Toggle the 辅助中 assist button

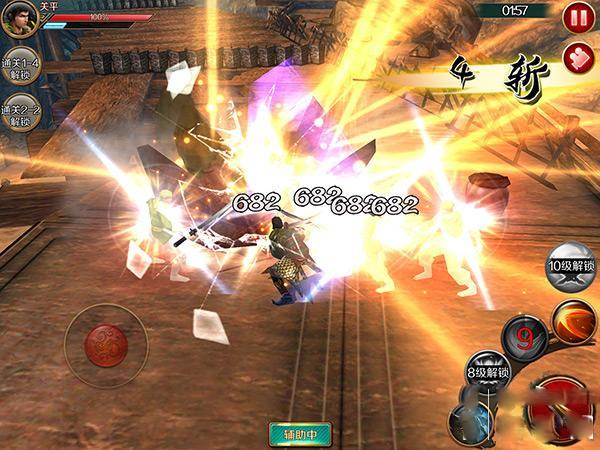300,434
